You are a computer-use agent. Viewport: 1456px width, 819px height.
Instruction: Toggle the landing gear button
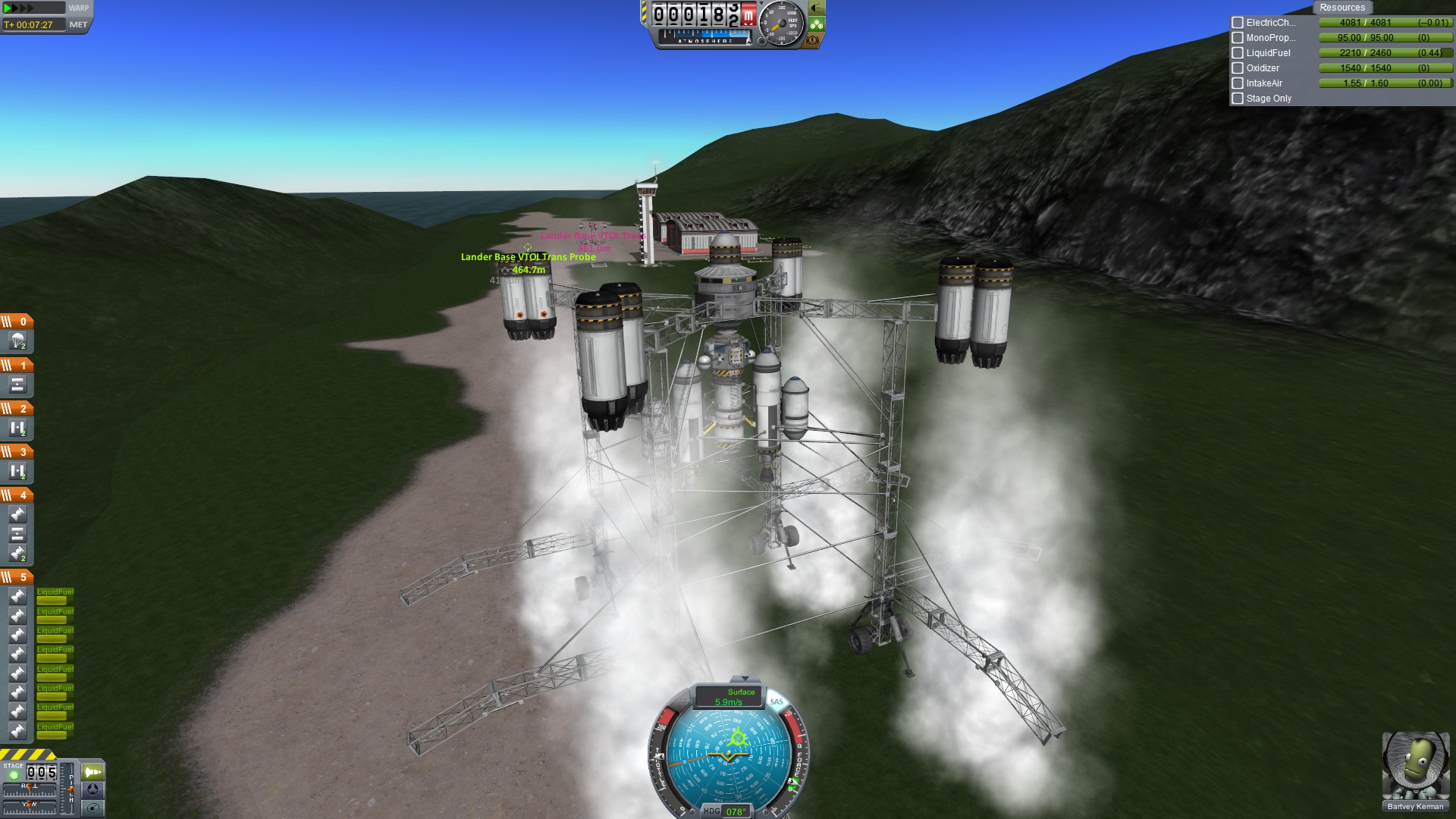point(816,25)
